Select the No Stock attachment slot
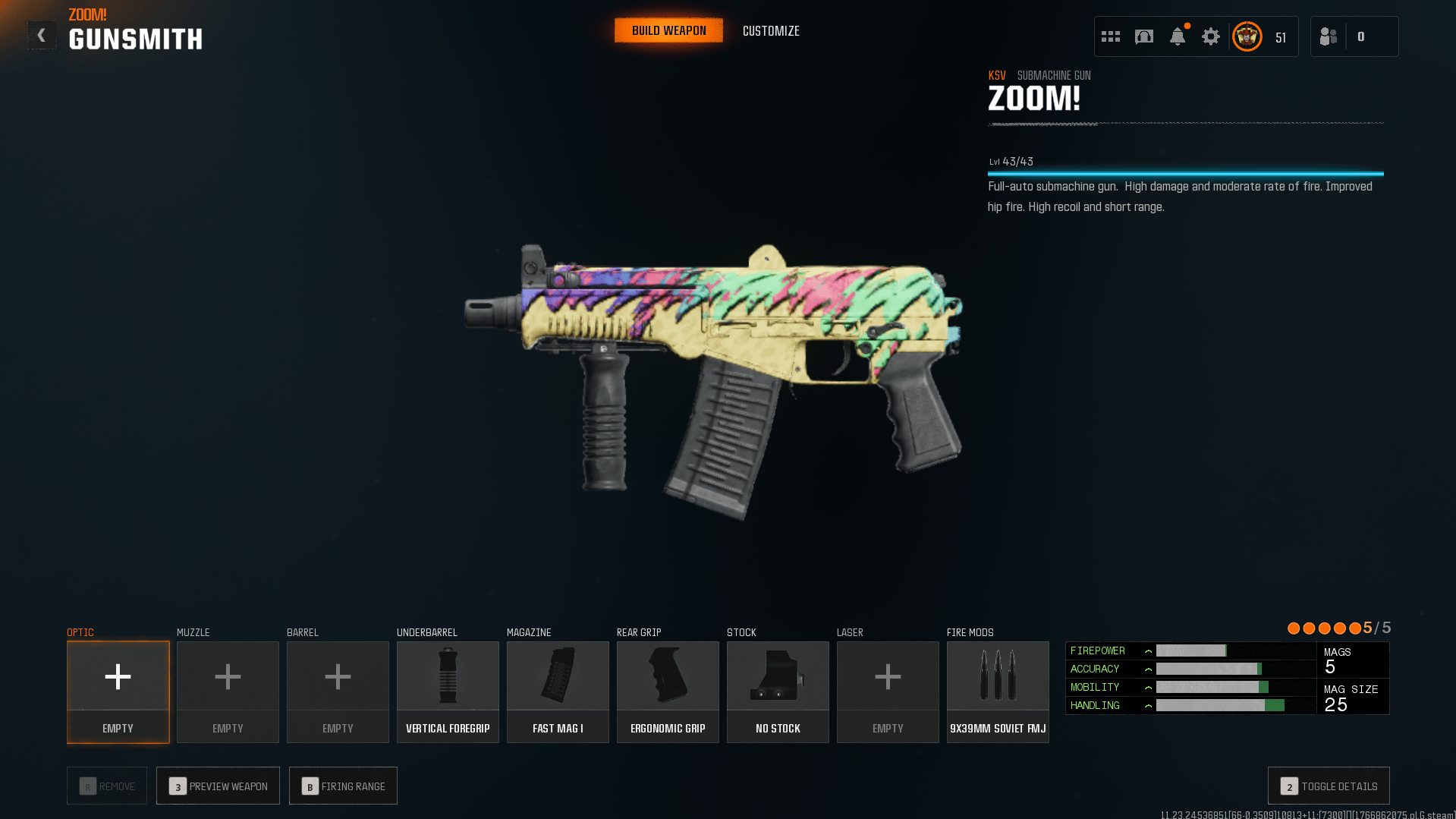The image size is (1456, 819). coord(778,691)
